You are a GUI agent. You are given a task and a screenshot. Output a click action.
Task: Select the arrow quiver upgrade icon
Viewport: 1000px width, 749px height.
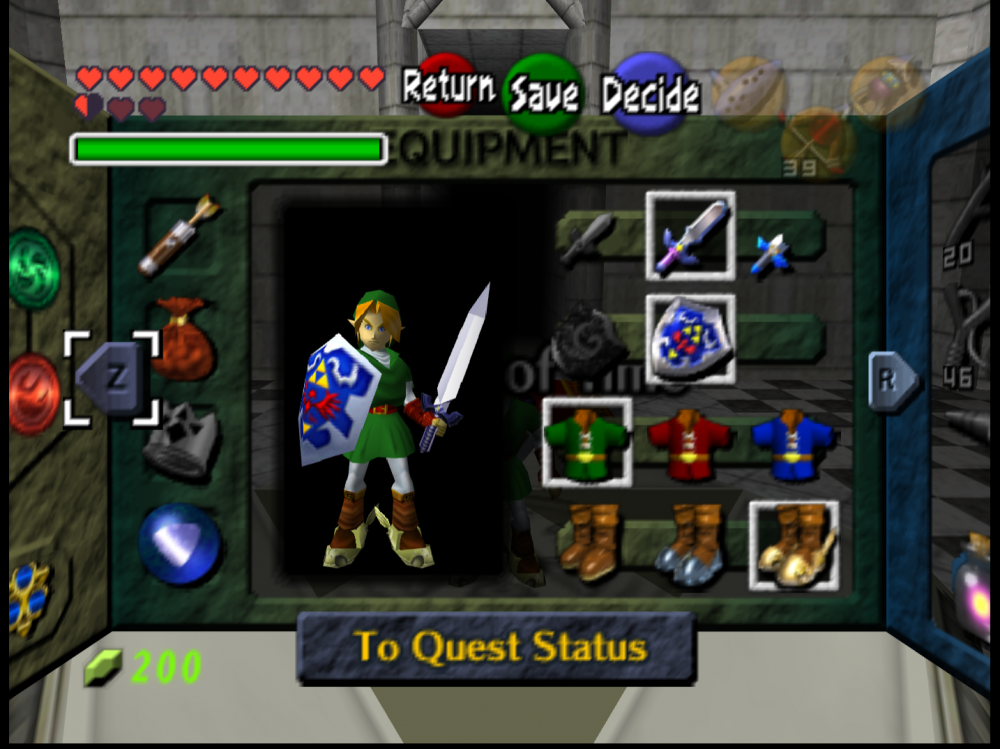pyautogui.click(x=180, y=235)
